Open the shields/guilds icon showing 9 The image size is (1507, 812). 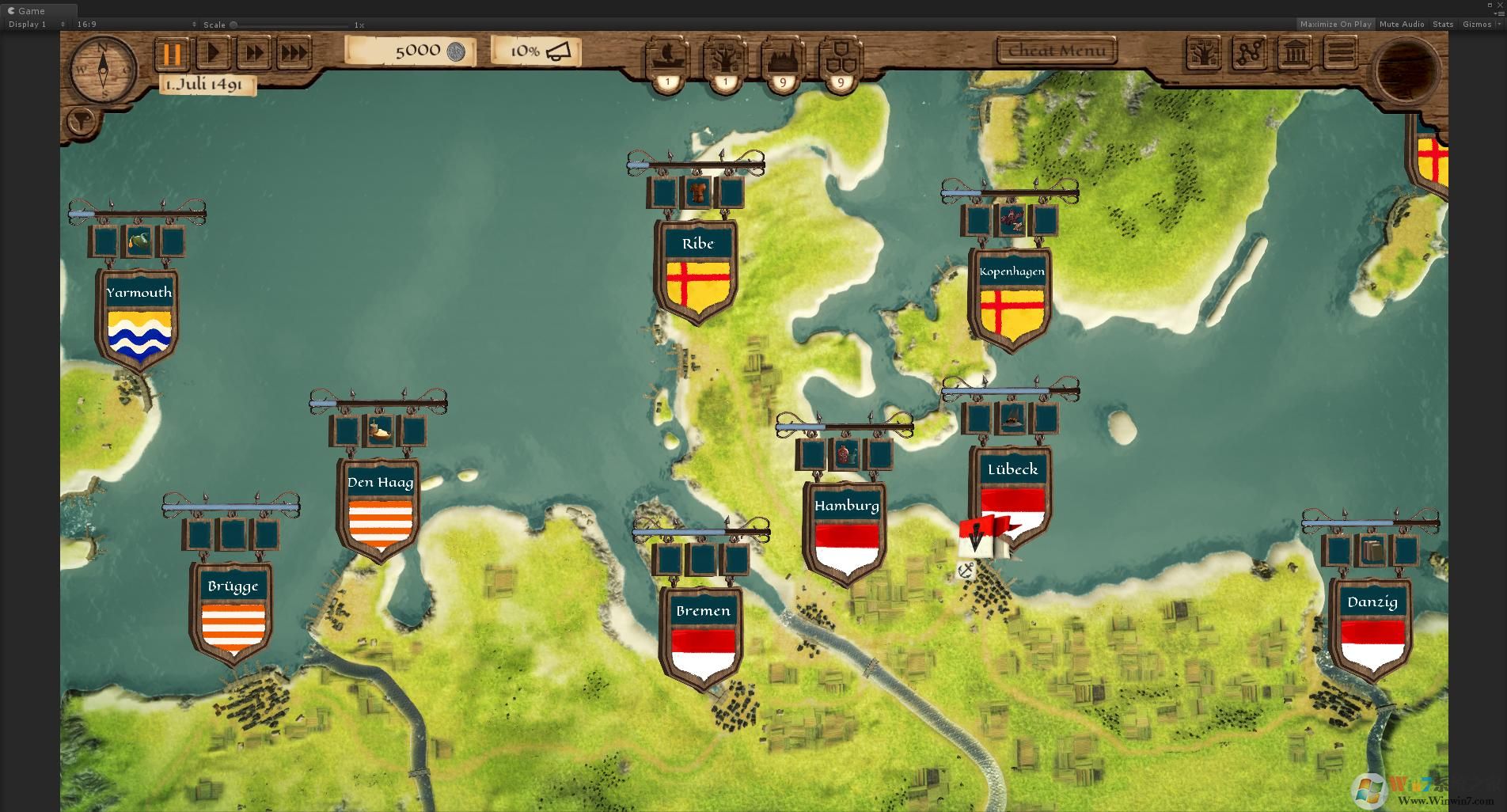click(839, 57)
